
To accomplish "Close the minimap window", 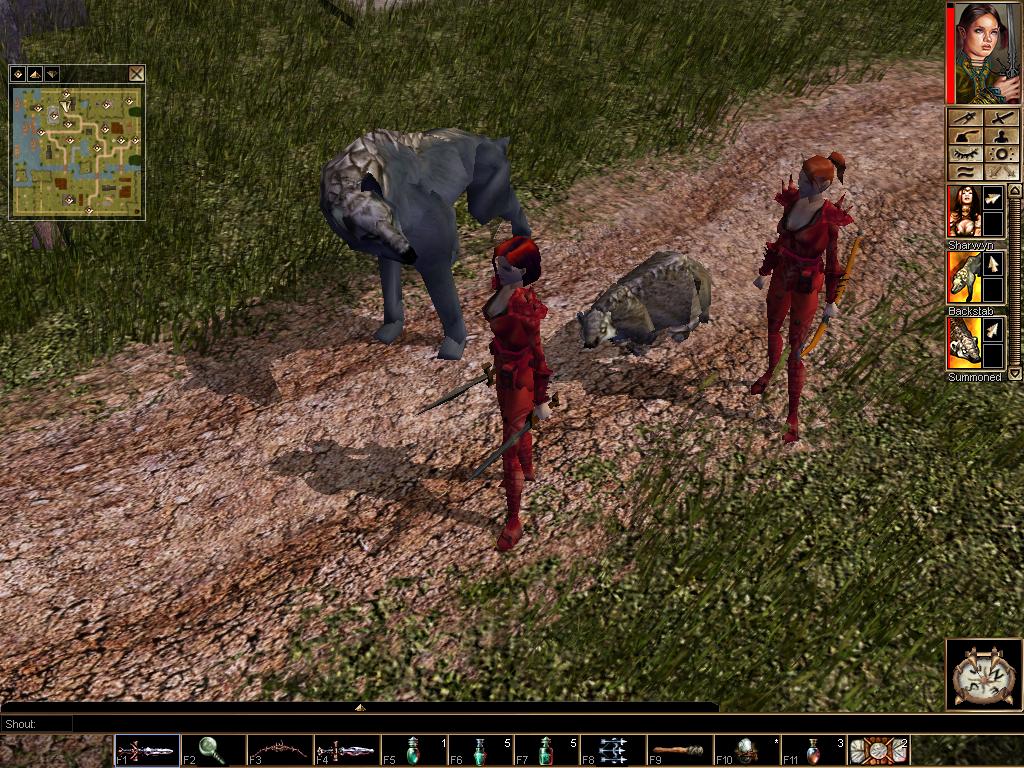I will pos(136,74).
